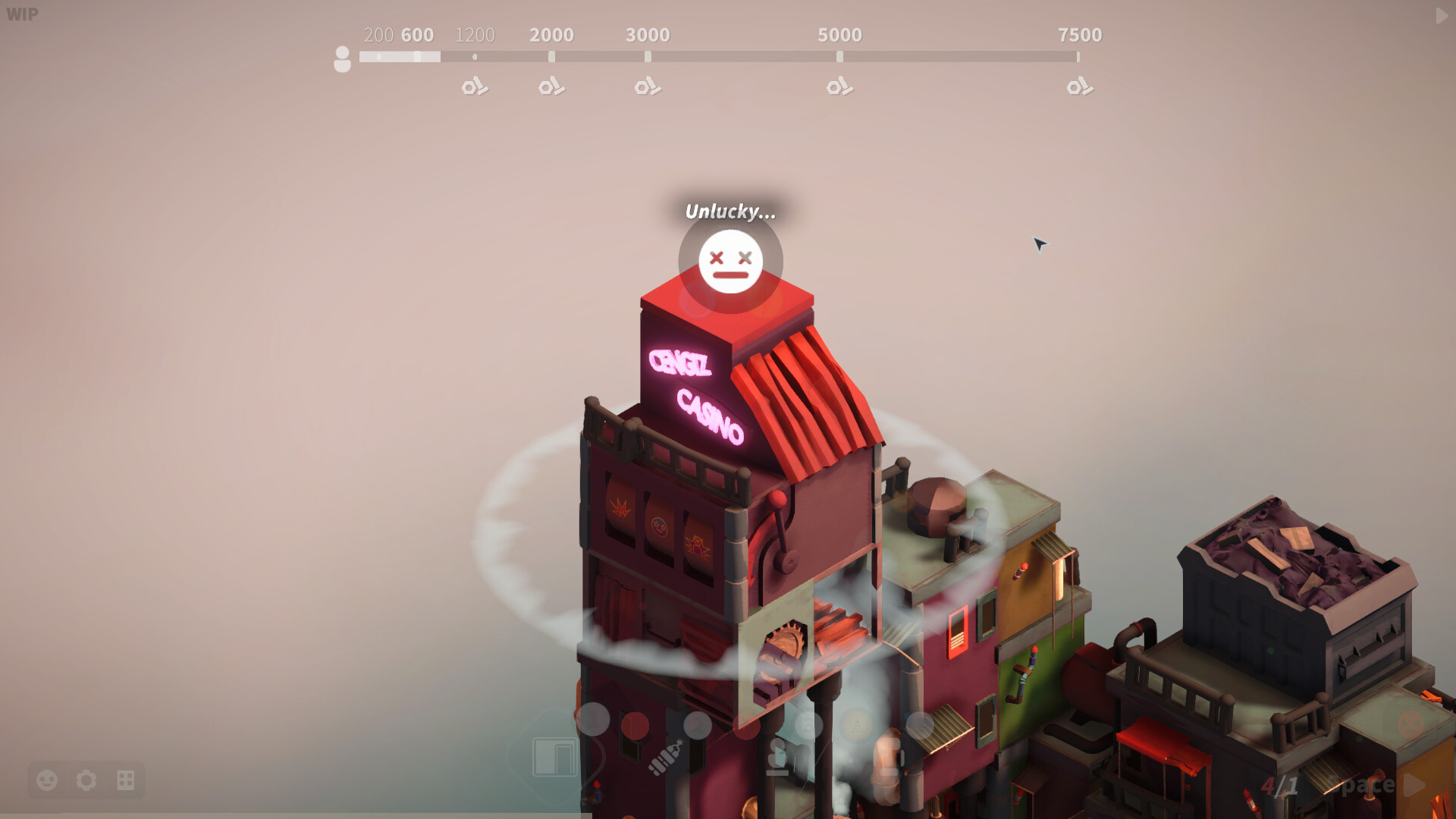Viewport: 1456px width, 819px height.
Task: Click the faded red ability circle left of dynamite
Action: [x=634, y=726]
